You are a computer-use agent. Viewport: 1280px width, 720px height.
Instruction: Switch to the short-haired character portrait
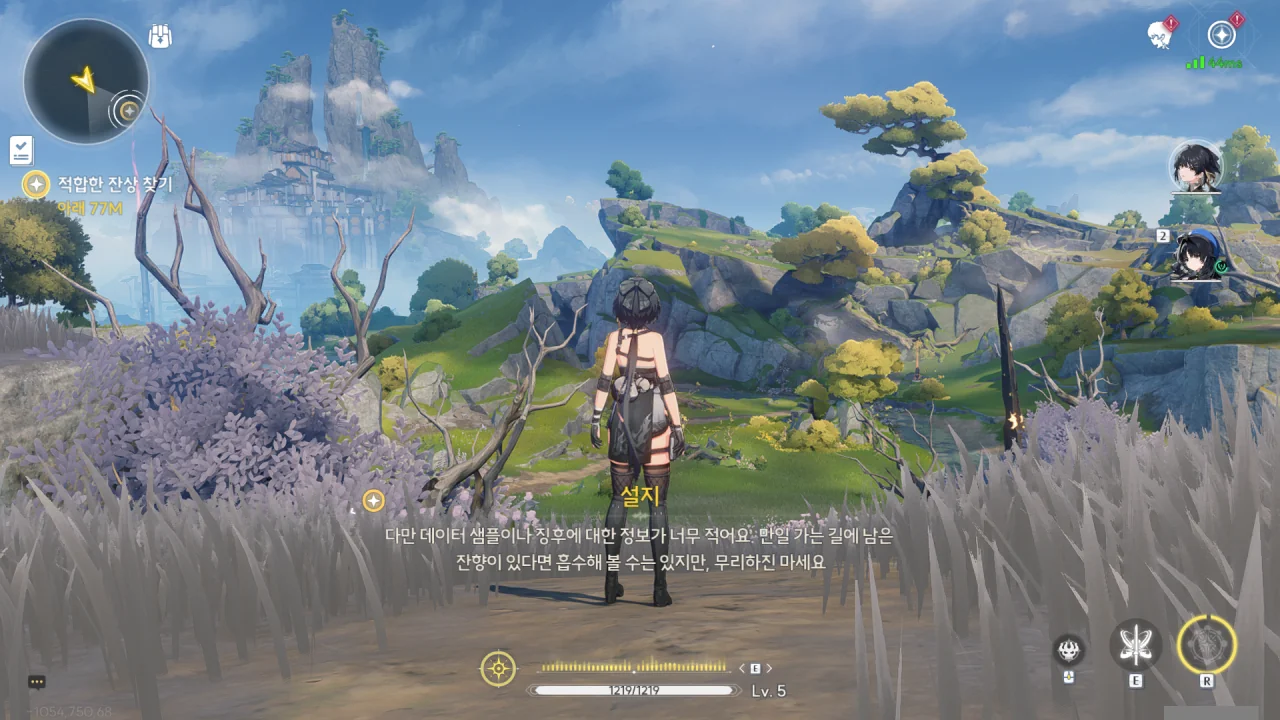tap(1195, 167)
